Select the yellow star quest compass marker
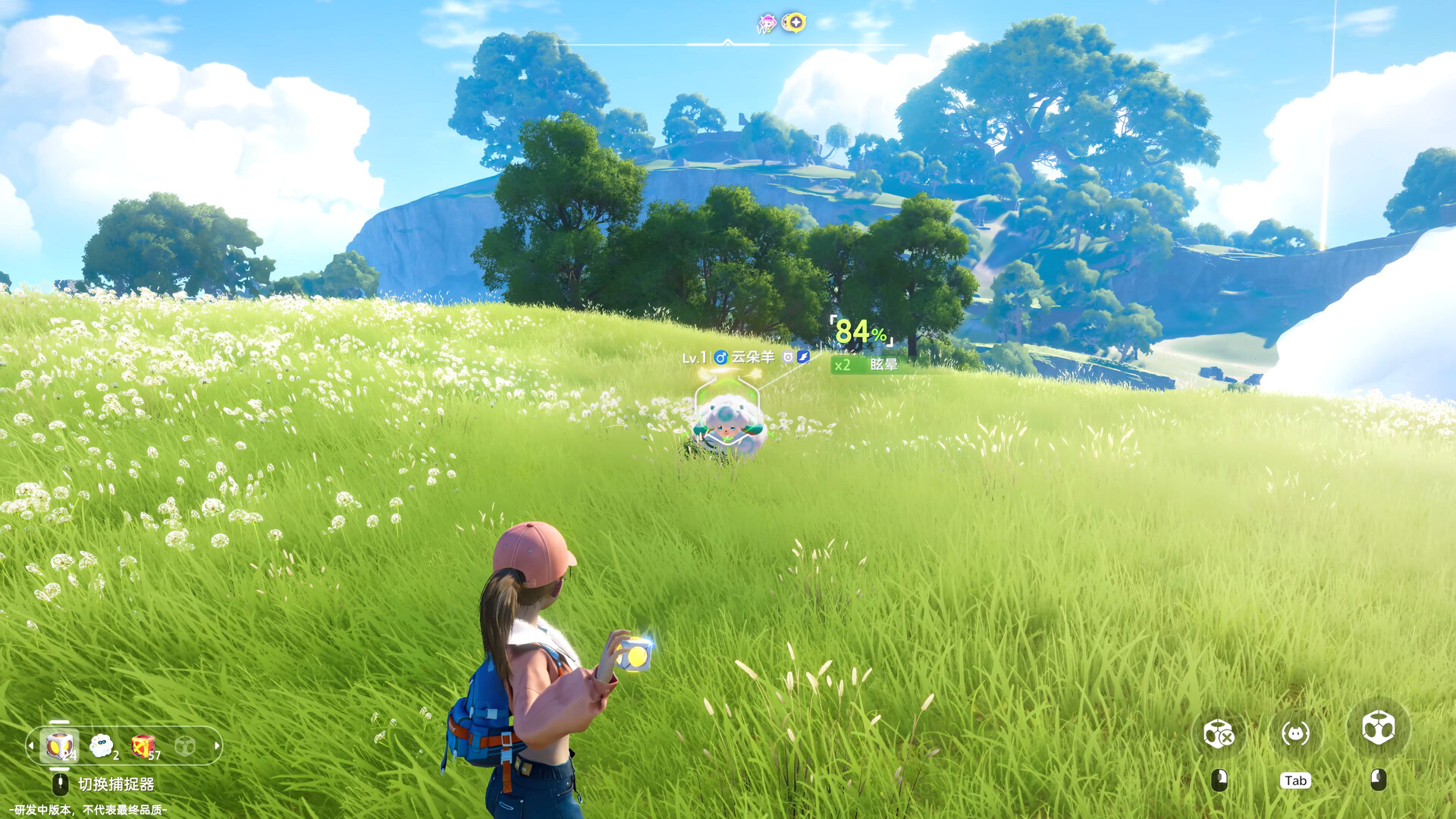Viewport: 1456px width, 819px height. [794, 23]
